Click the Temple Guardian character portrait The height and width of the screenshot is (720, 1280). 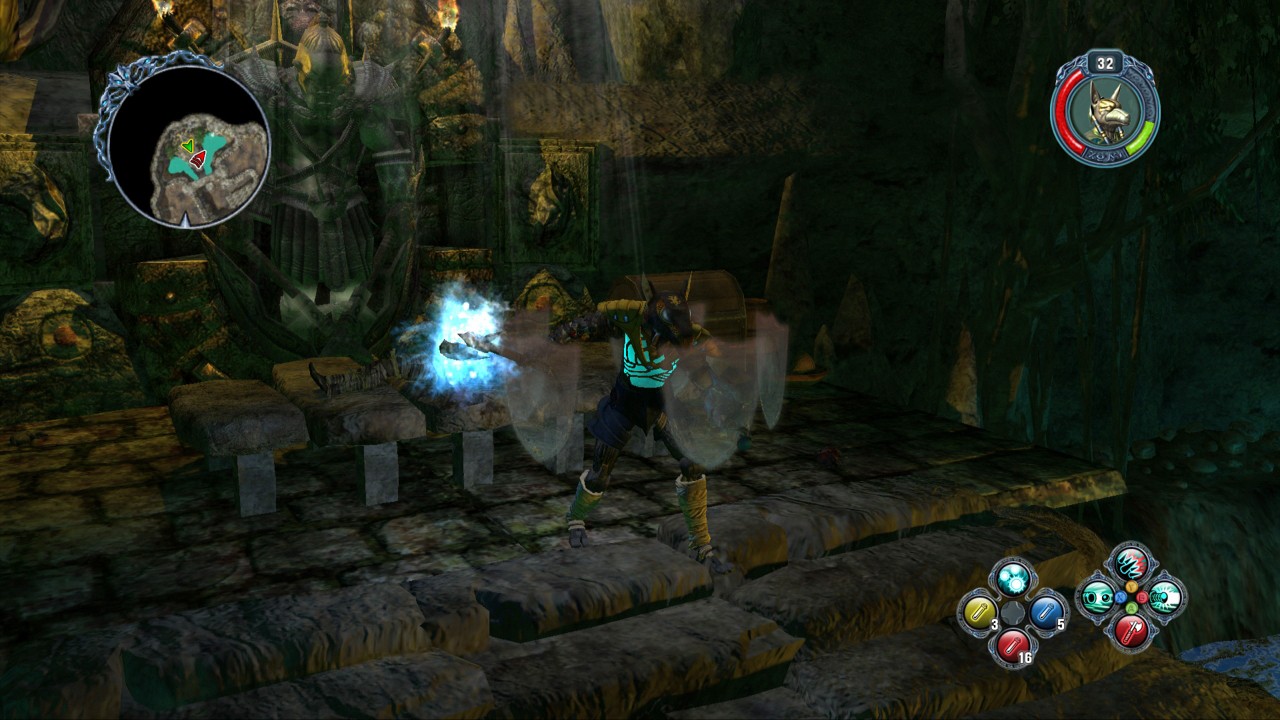click(1104, 110)
